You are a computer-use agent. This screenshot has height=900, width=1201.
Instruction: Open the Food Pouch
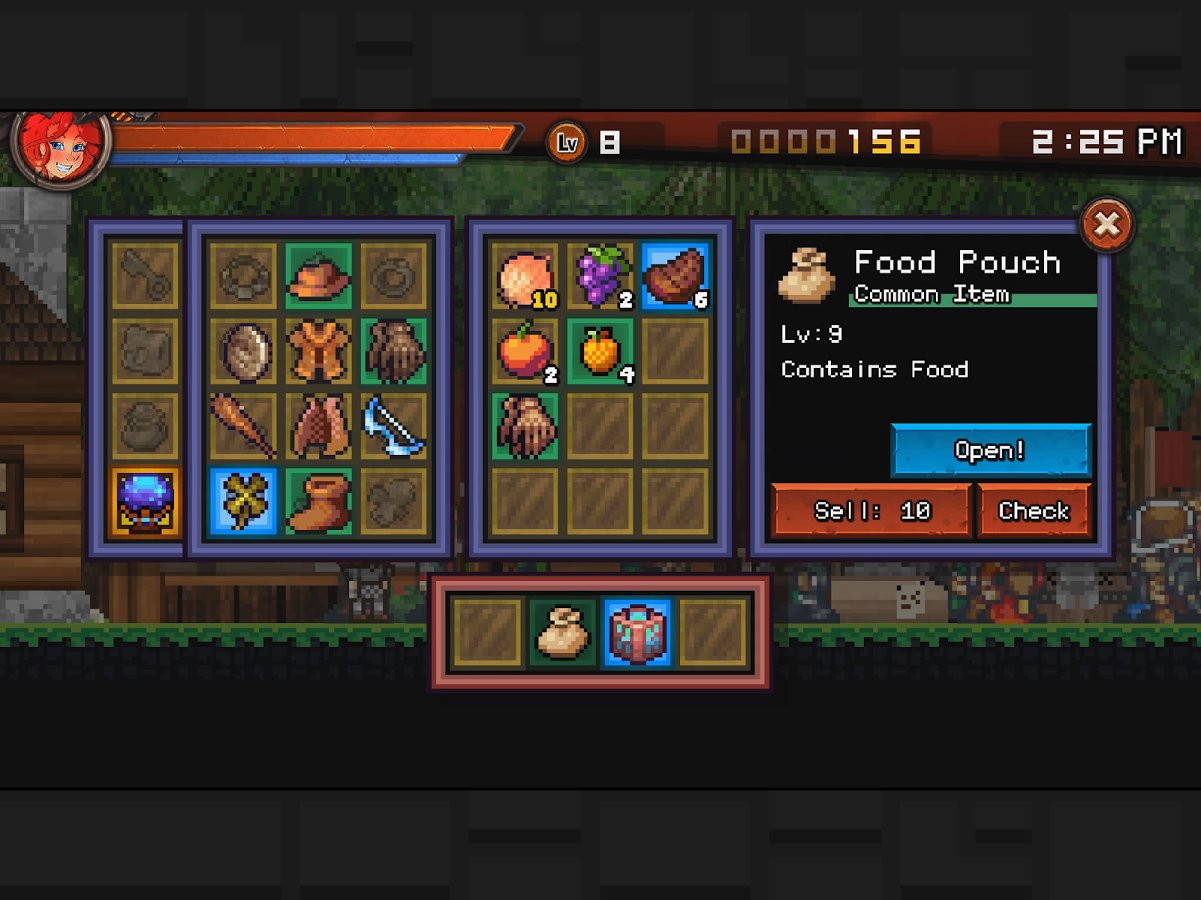990,451
